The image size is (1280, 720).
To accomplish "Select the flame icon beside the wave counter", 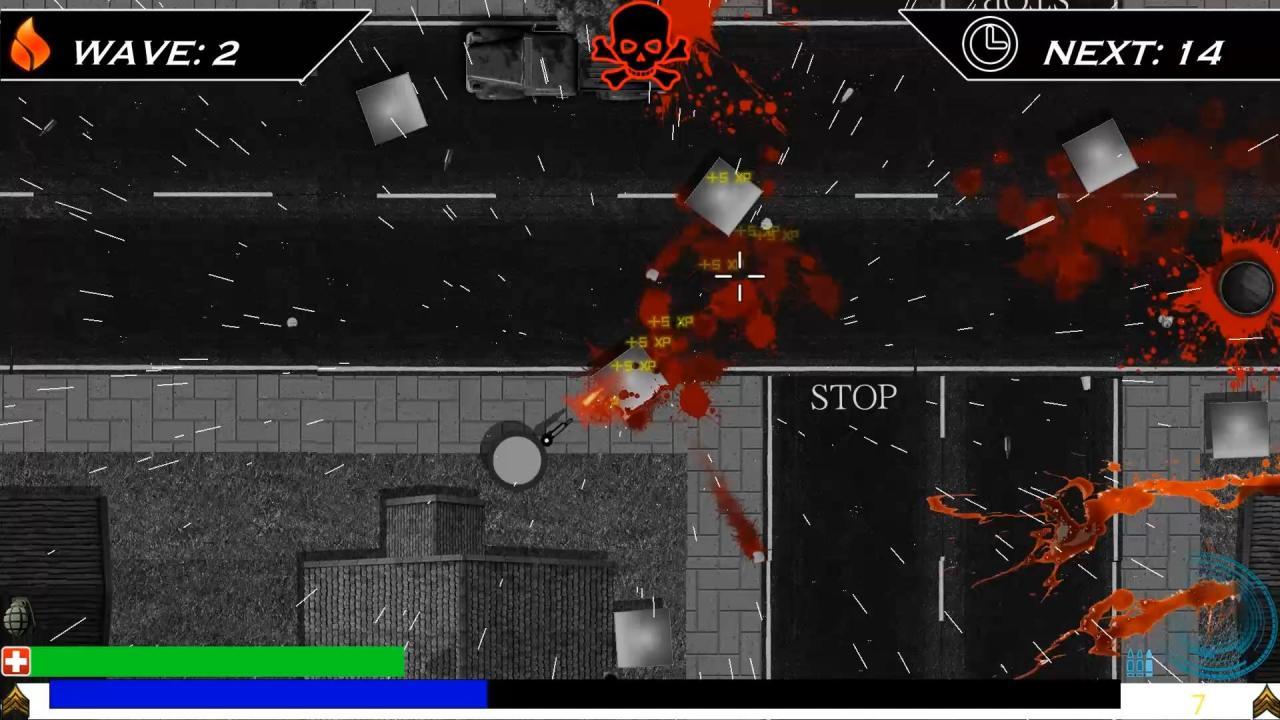I will (x=30, y=44).
